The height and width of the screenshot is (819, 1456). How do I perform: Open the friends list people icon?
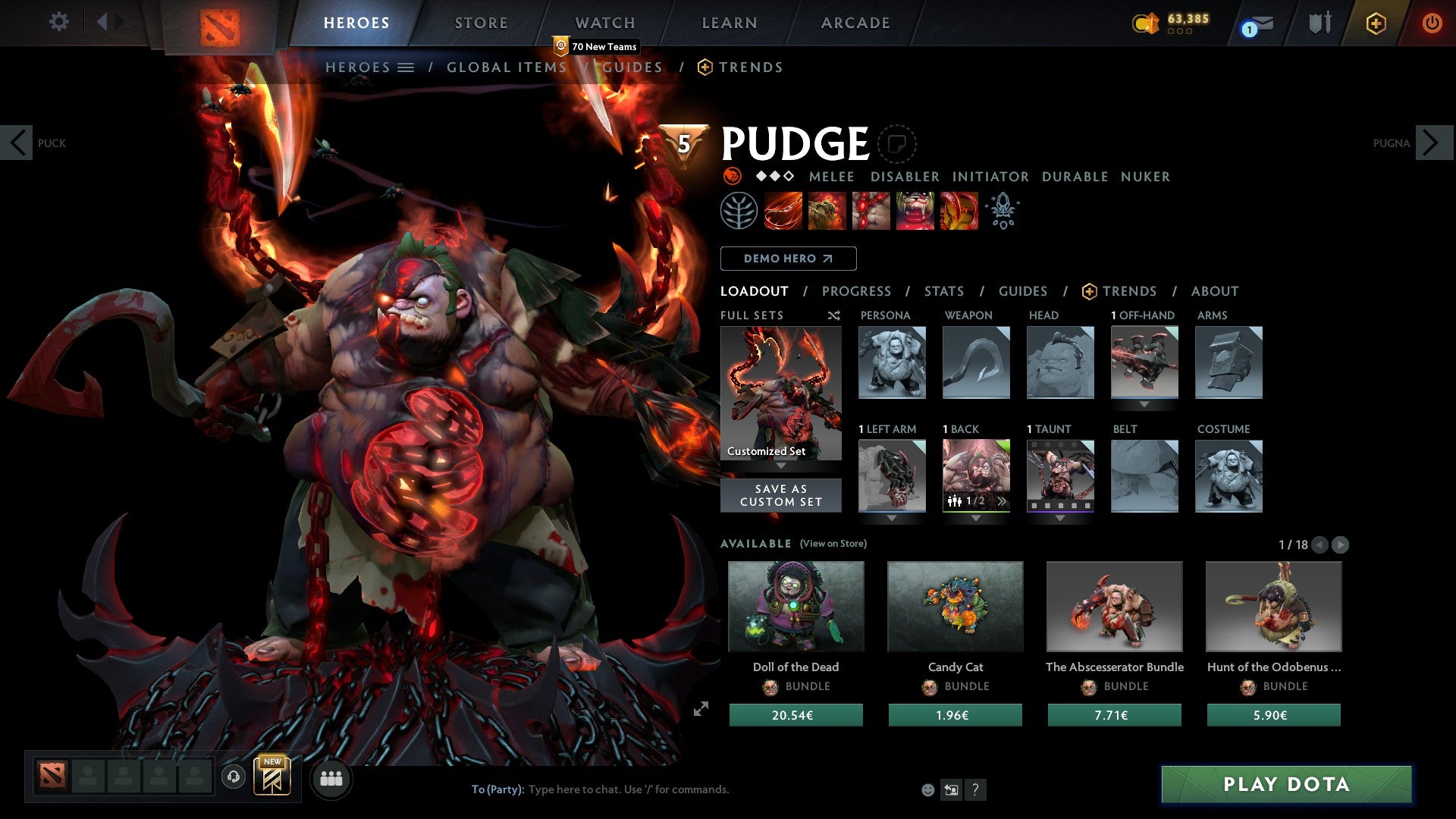point(331,778)
